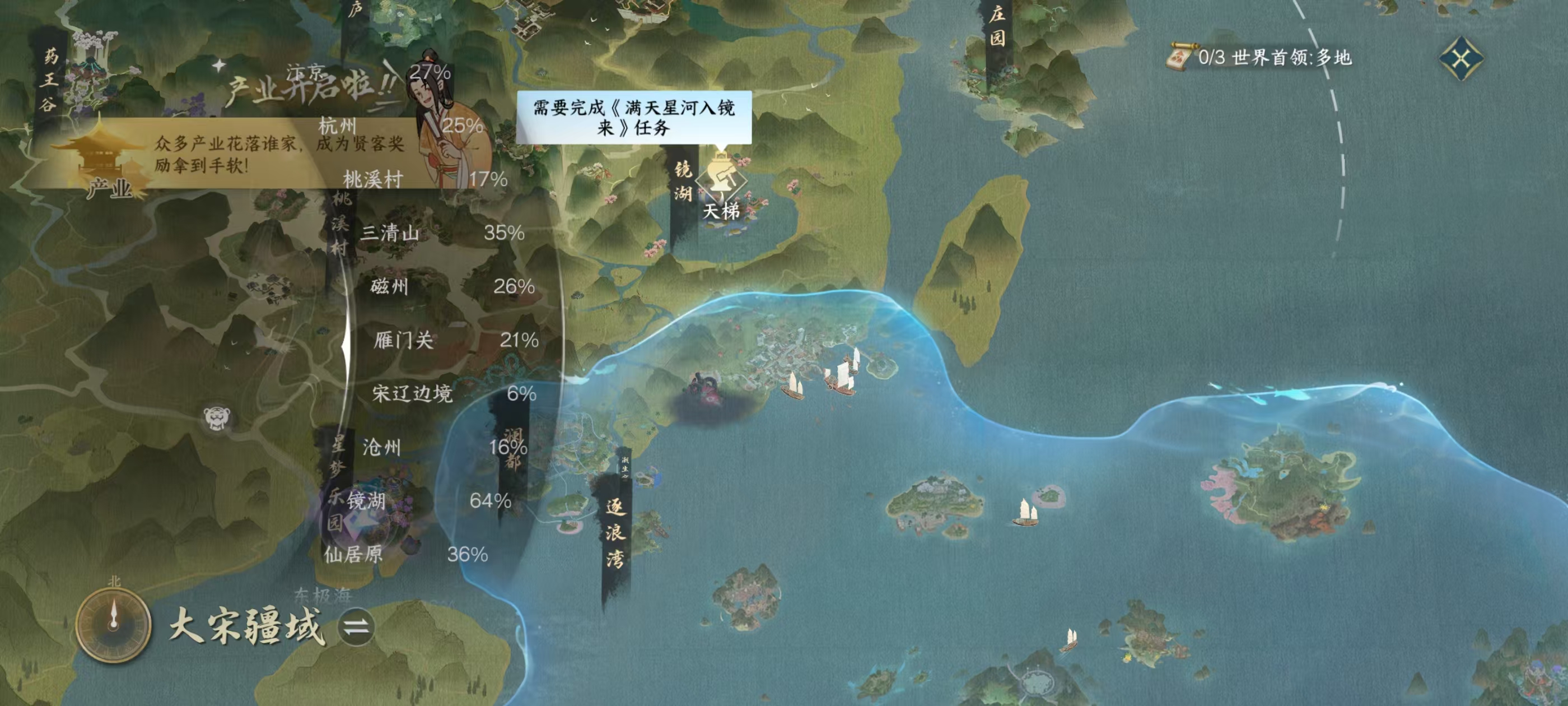Image resolution: width=1568 pixels, height=706 pixels.
Task: Select 汴京 at top of list
Action: point(306,73)
